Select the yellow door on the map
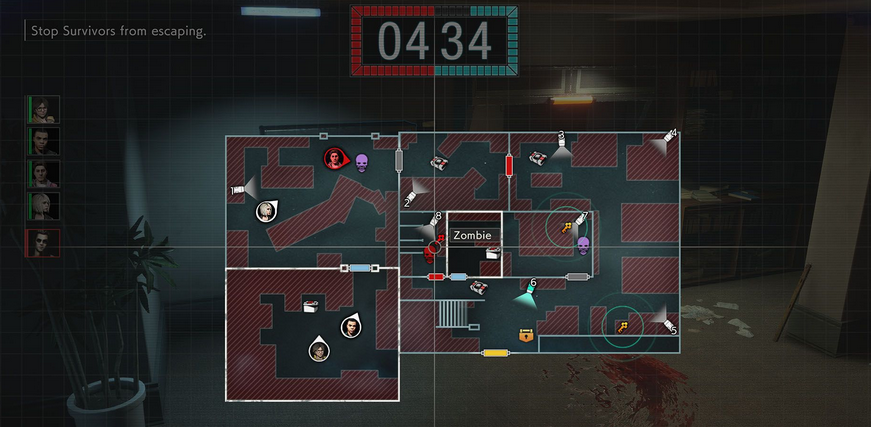This screenshot has width=871, height=427. 494,353
